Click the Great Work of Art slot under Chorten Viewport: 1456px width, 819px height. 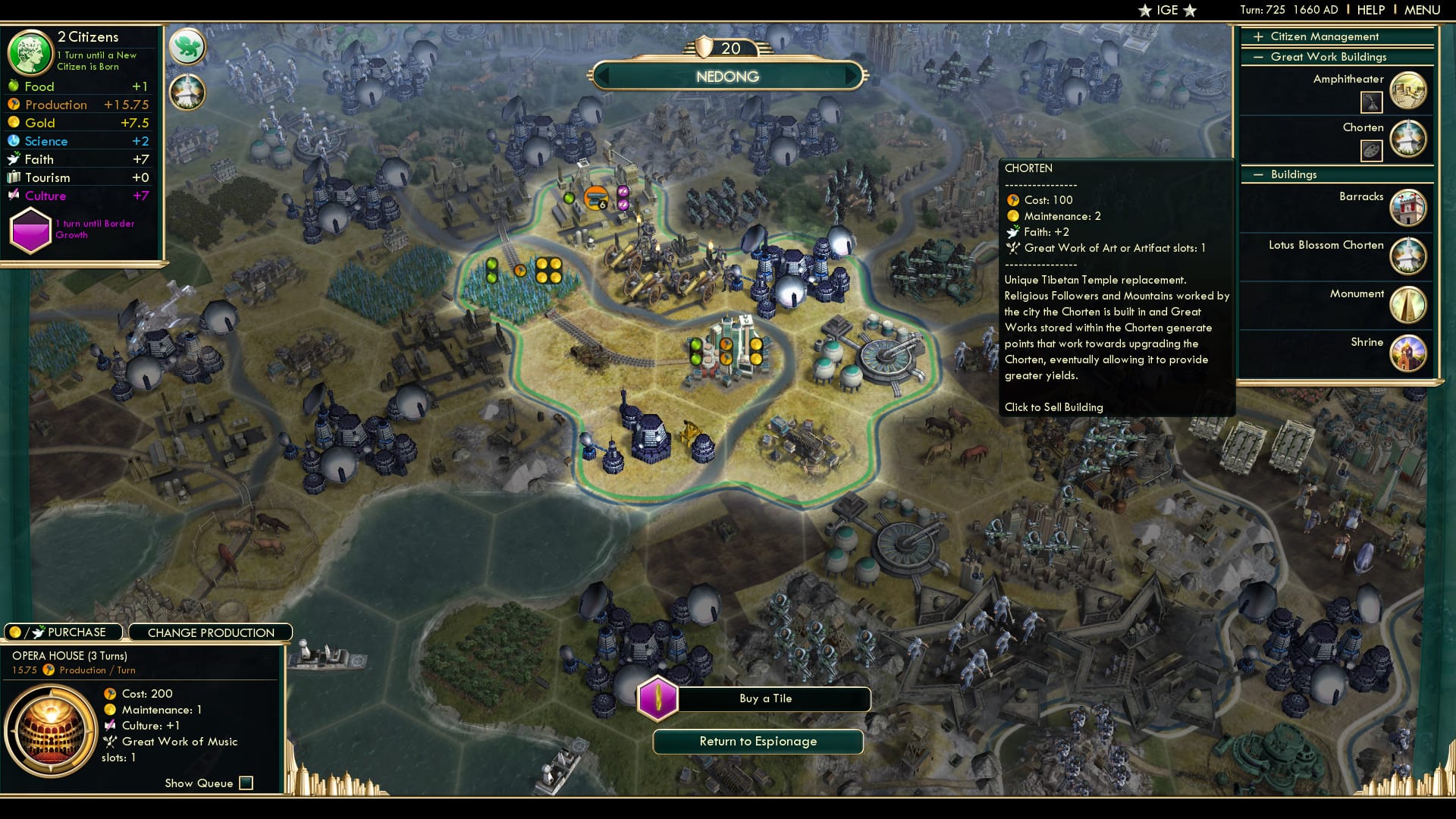(x=1373, y=150)
